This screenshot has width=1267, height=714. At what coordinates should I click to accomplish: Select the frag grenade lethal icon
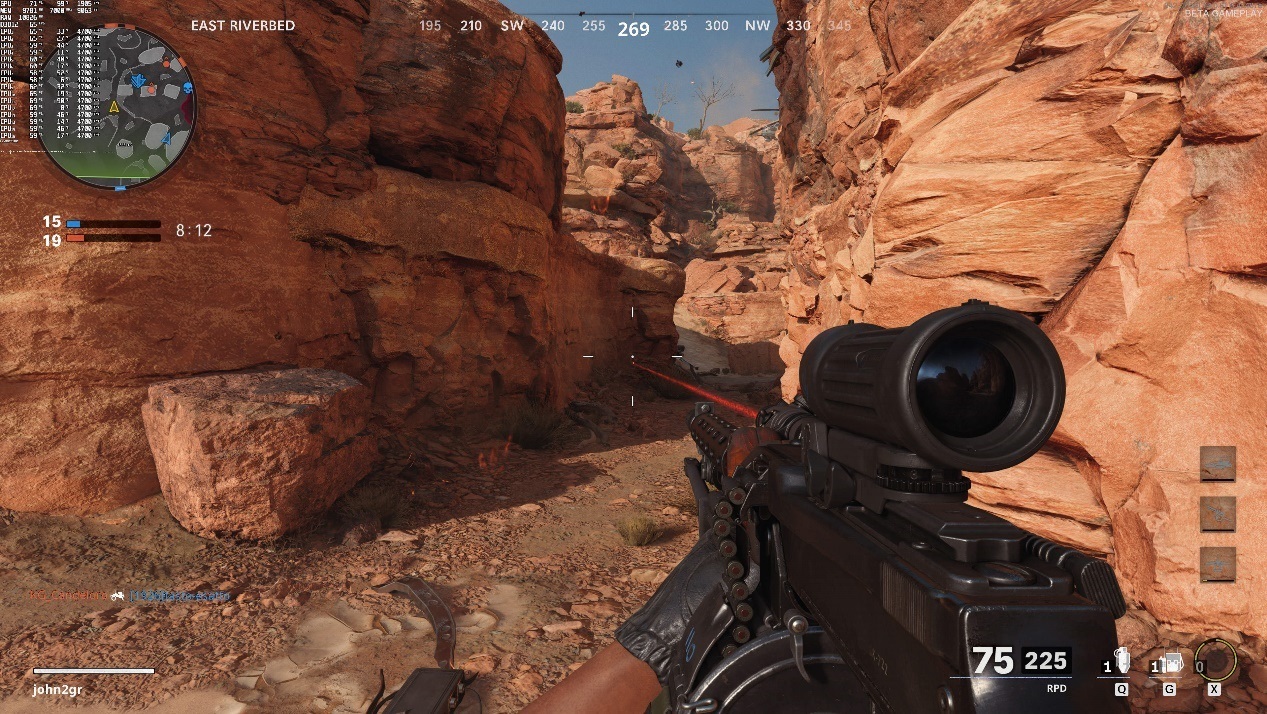pyautogui.click(x=1120, y=664)
